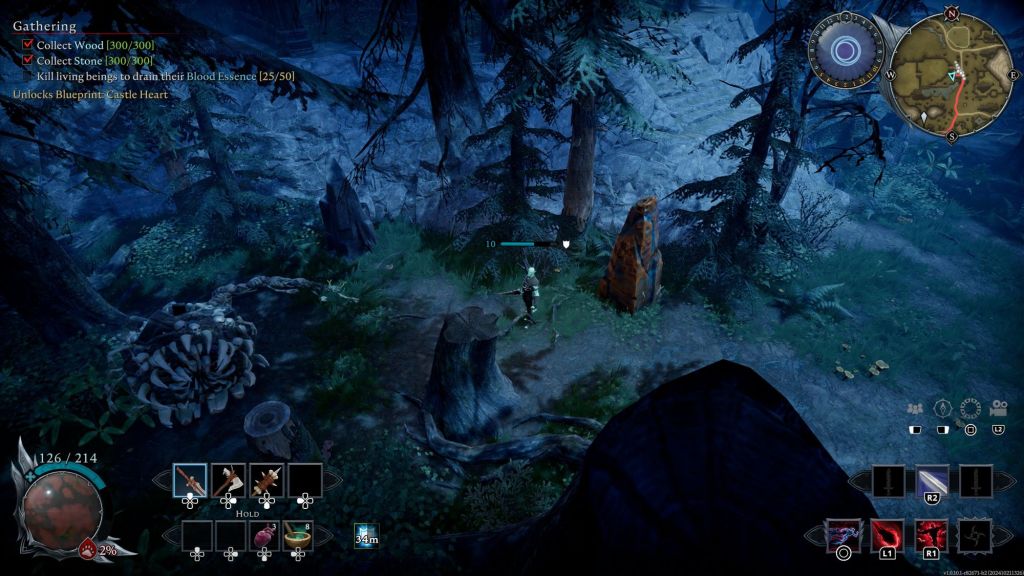
Task: Equip the bone axe from hotbar
Action: click(229, 480)
